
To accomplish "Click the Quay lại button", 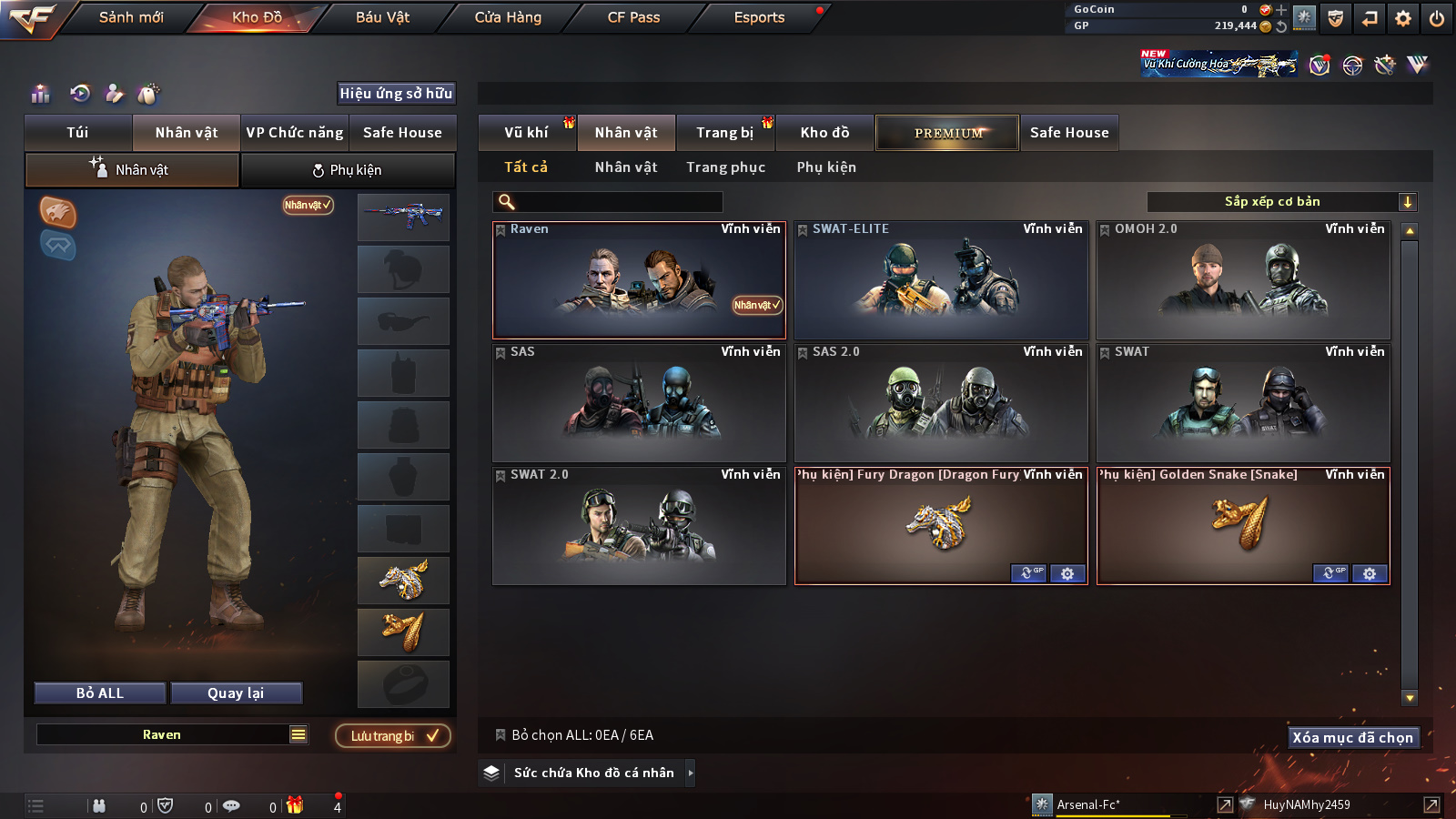I will pos(236,693).
